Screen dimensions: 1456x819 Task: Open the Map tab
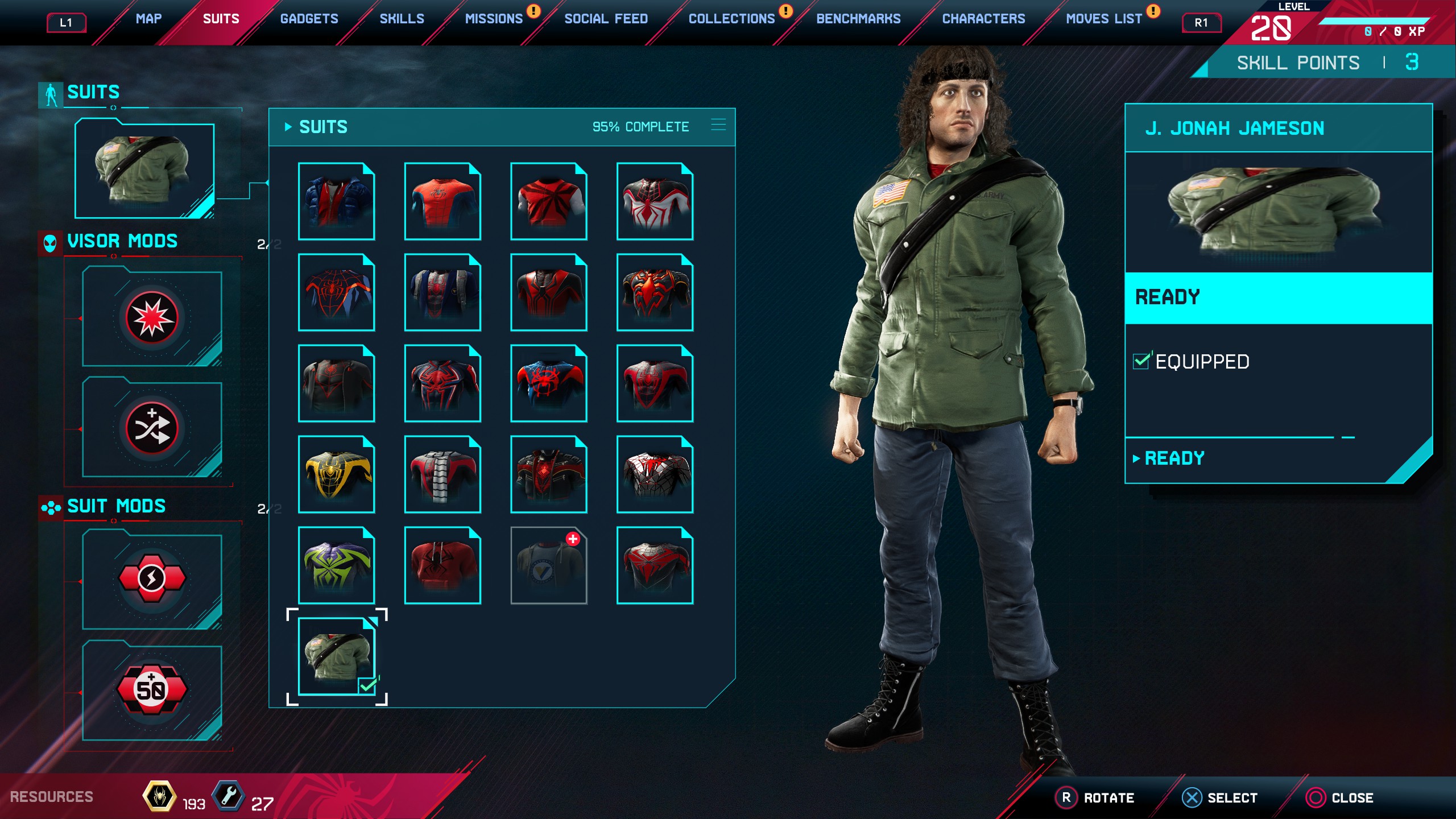[148, 19]
